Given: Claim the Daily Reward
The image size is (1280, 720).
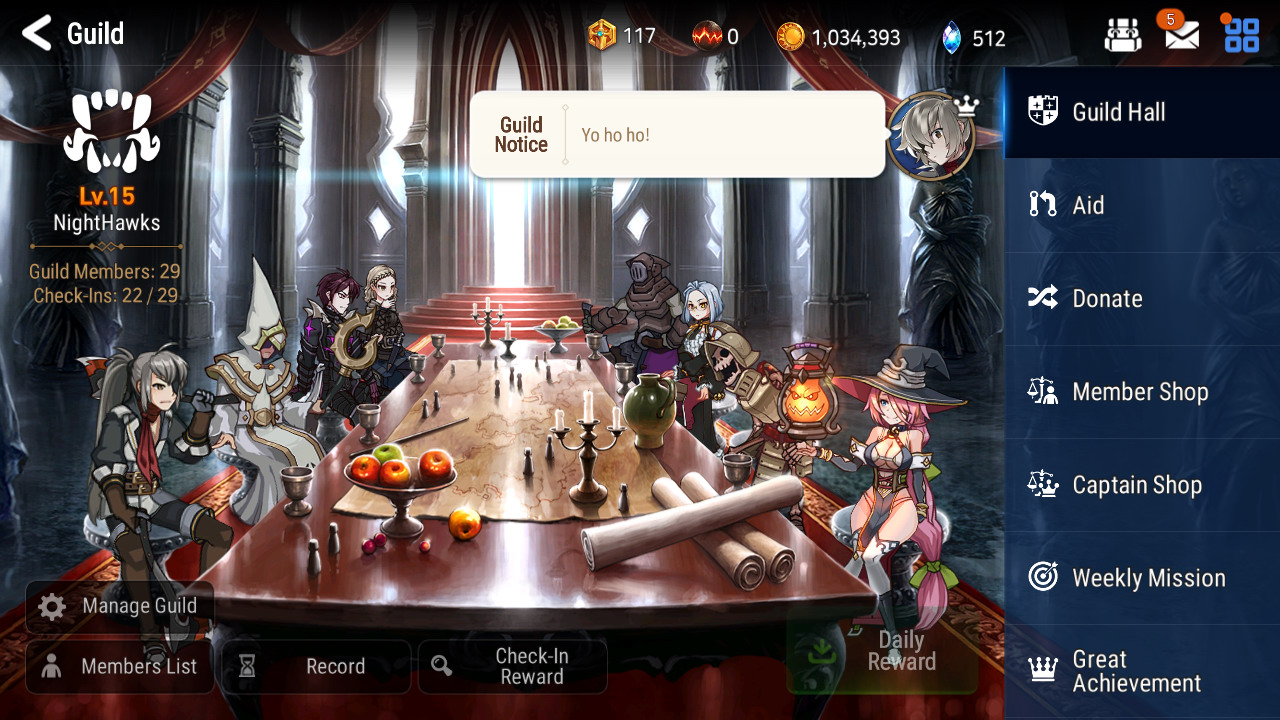Looking at the screenshot, I should (x=882, y=652).
